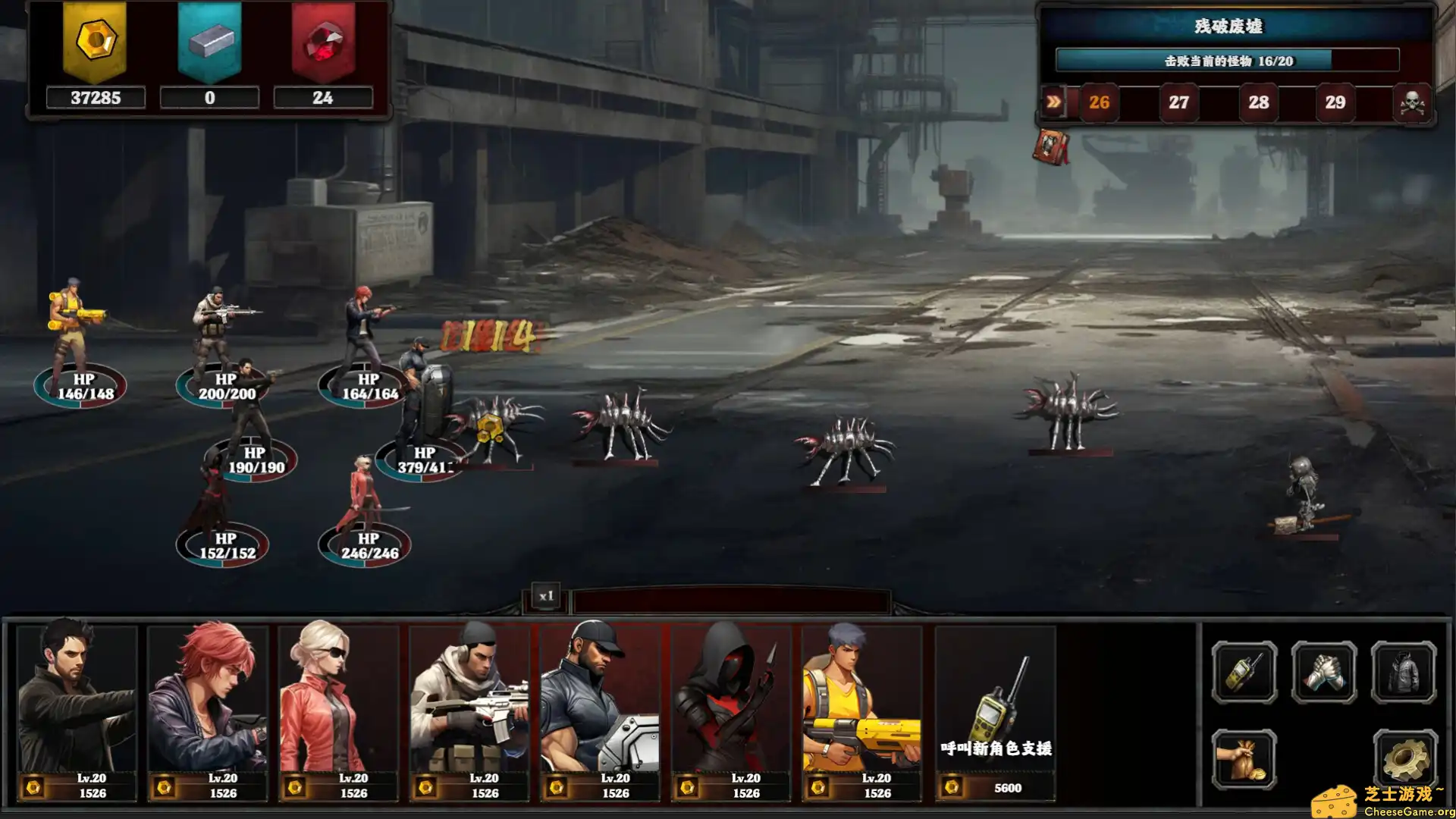Open the money bag shop
Screen dimensions: 1456x819
[1244, 760]
